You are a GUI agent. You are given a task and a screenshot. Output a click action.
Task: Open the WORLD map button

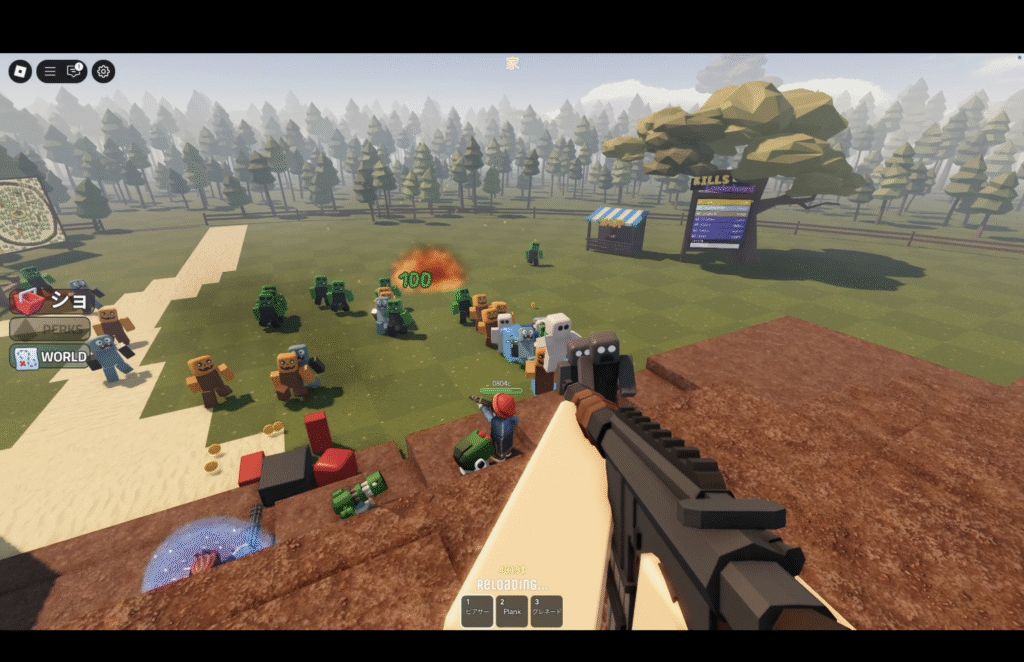[x=51, y=357]
